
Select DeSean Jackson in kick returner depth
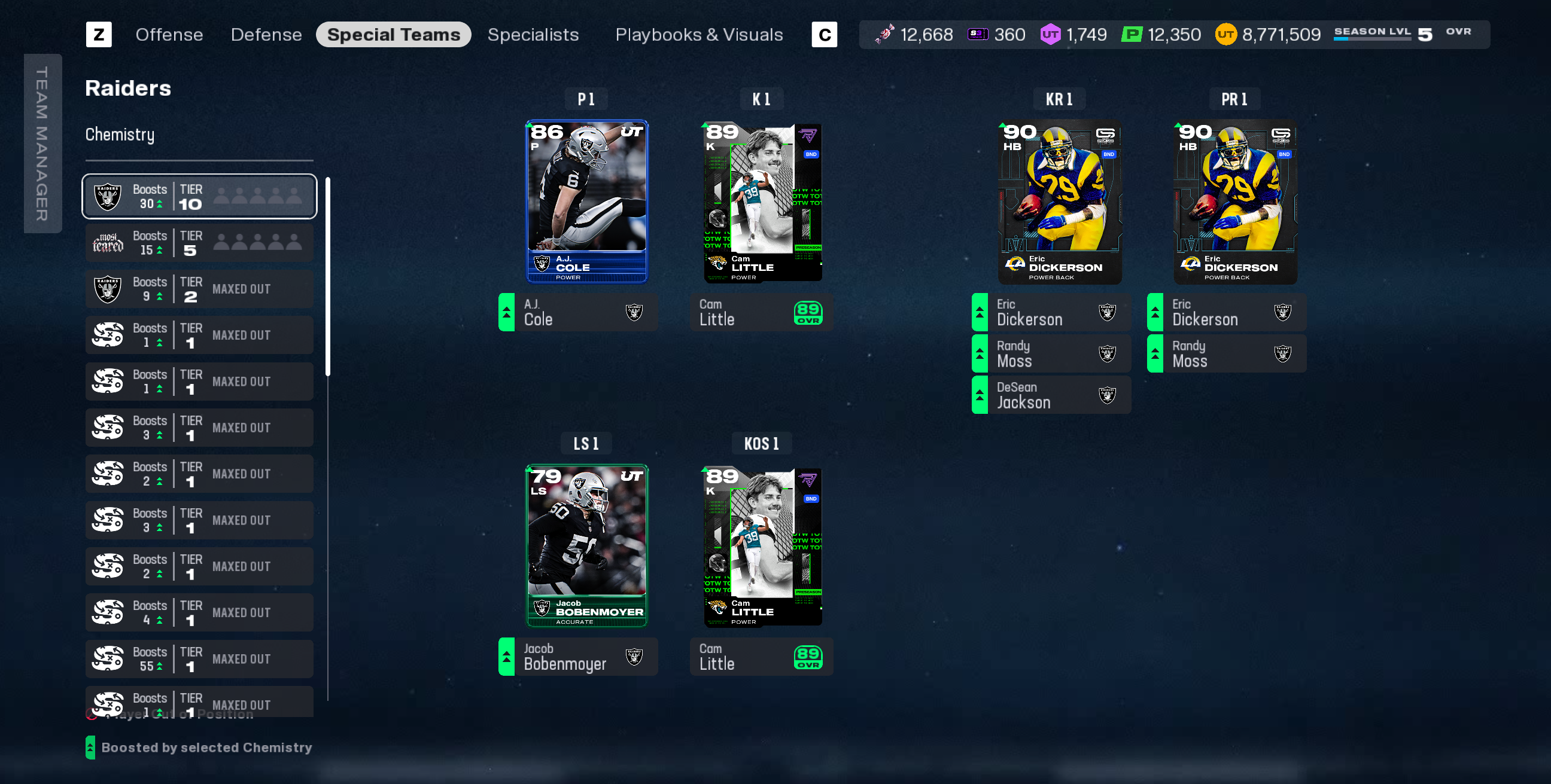pyautogui.click(x=1051, y=395)
